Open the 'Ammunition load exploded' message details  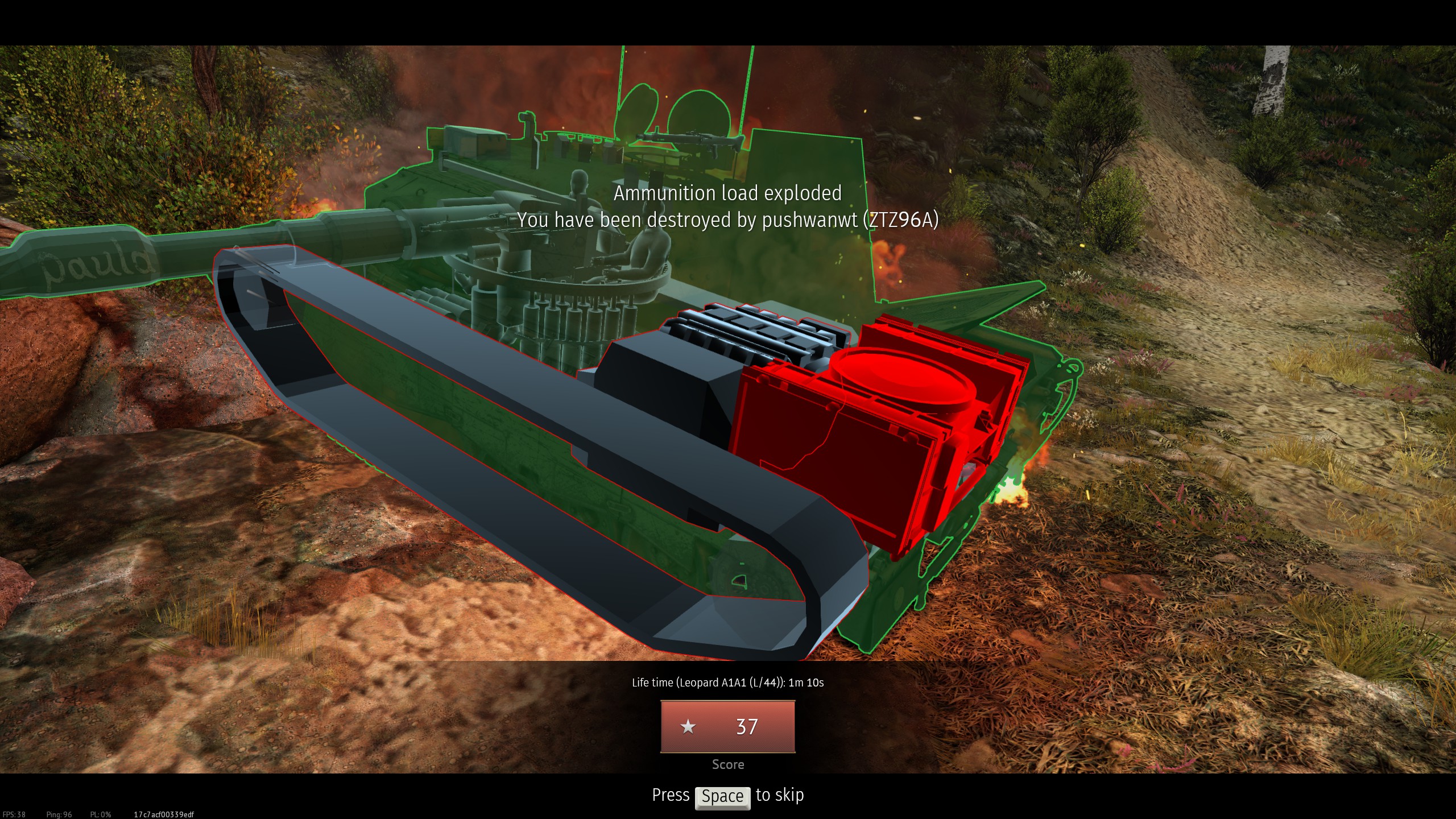(x=728, y=193)
